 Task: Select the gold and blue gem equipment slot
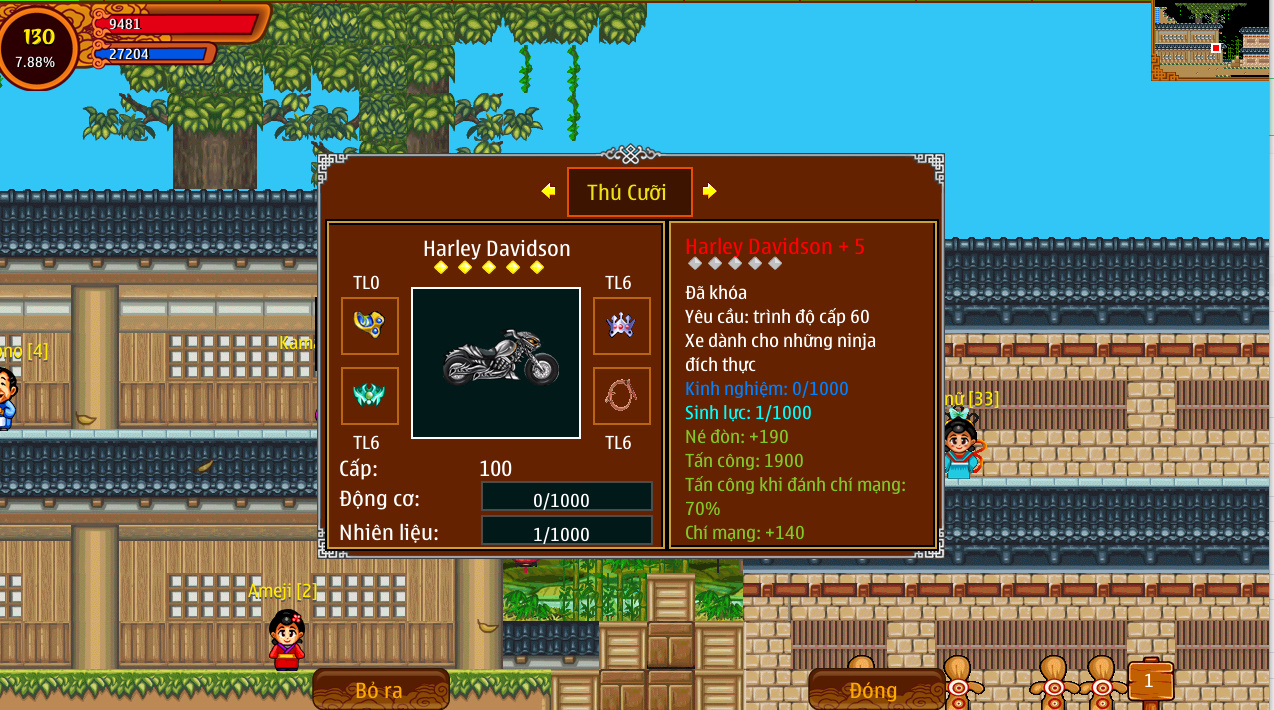(x=370, y=325)
